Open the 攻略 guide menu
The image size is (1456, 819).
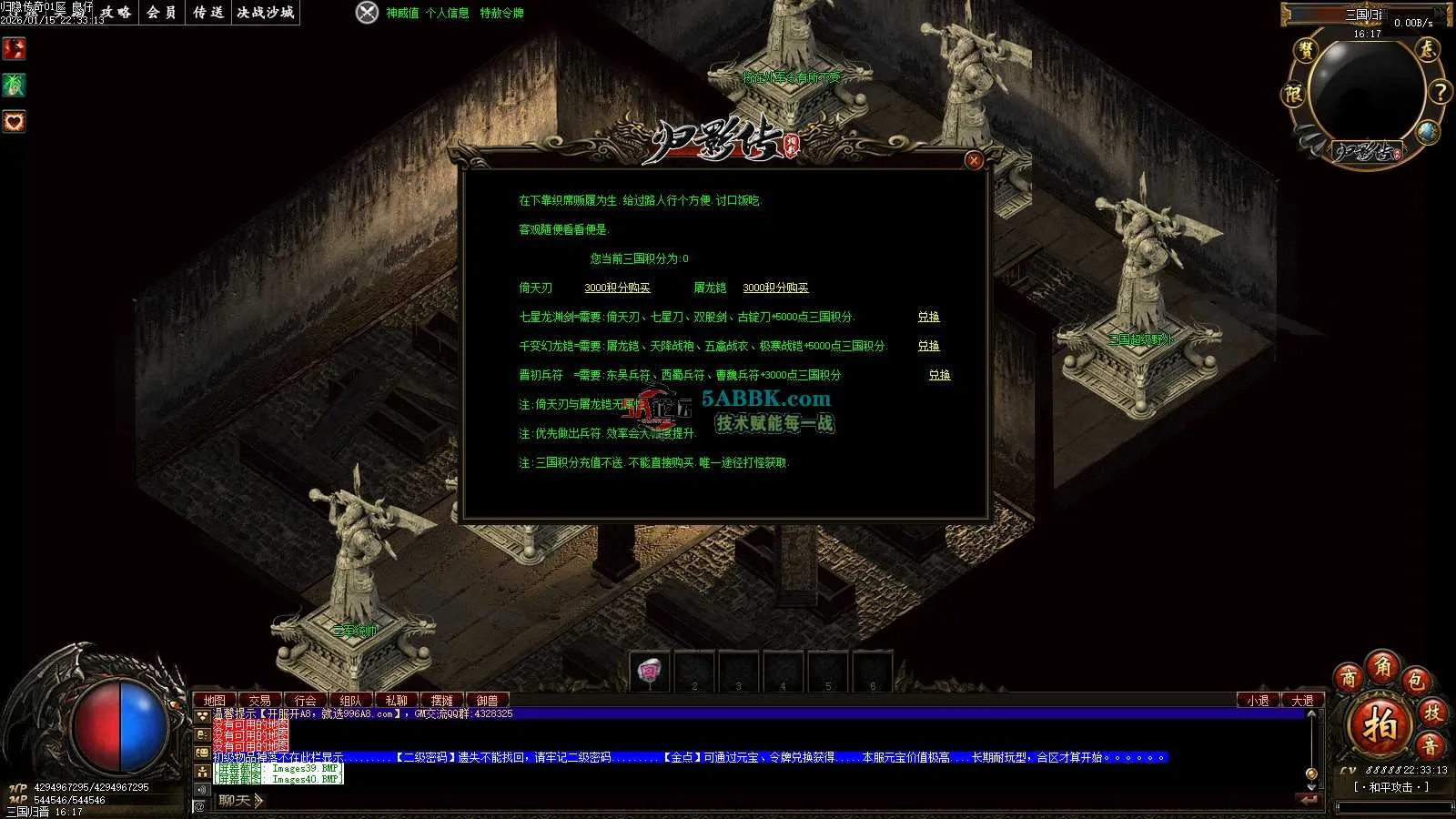coord(116,13)
